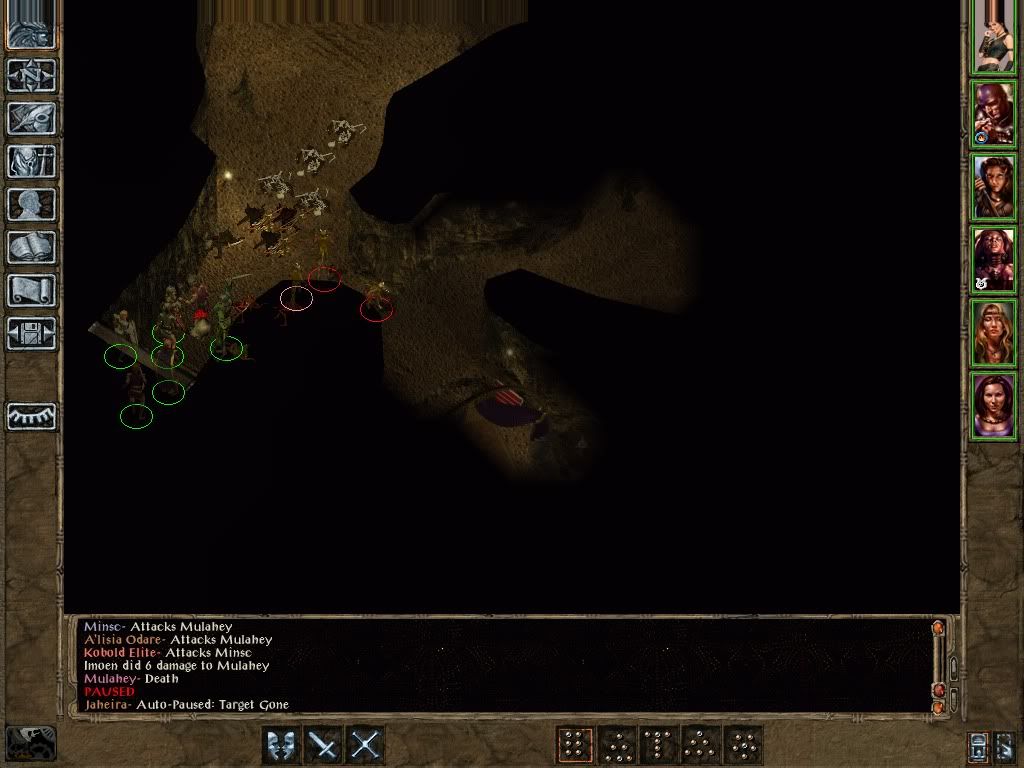Image resolution: width=1024 pixels, height=768 pixels.
Task: Select the bottom dark-haired woman portrait
Action: 994,405
